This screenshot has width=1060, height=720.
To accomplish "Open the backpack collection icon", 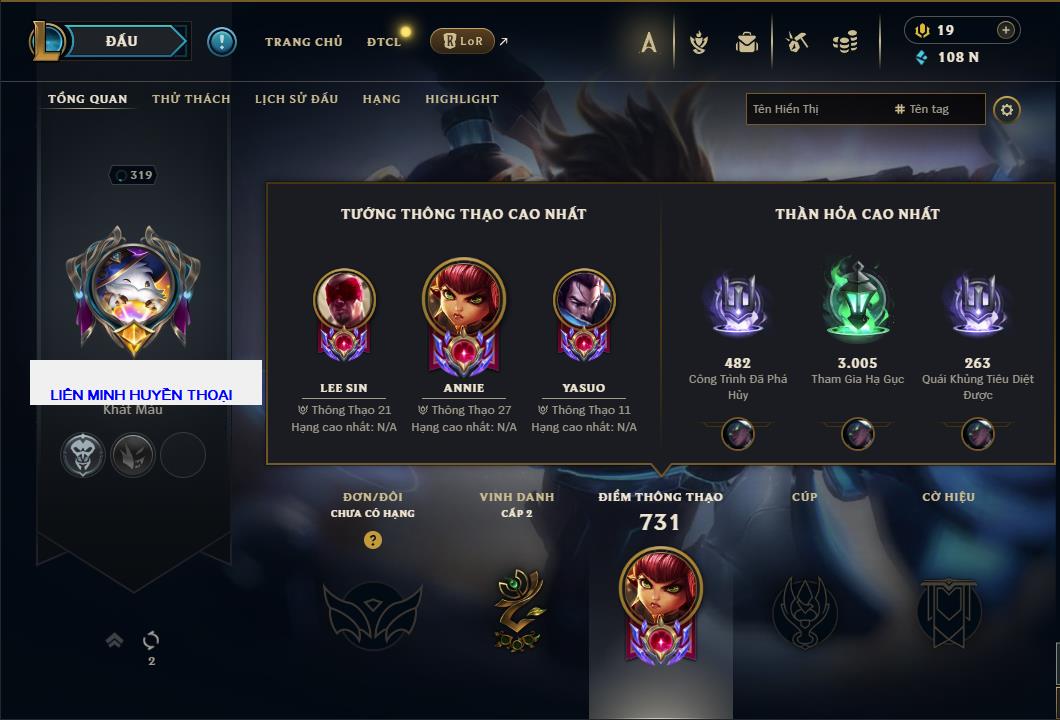I will coord(746,42).
